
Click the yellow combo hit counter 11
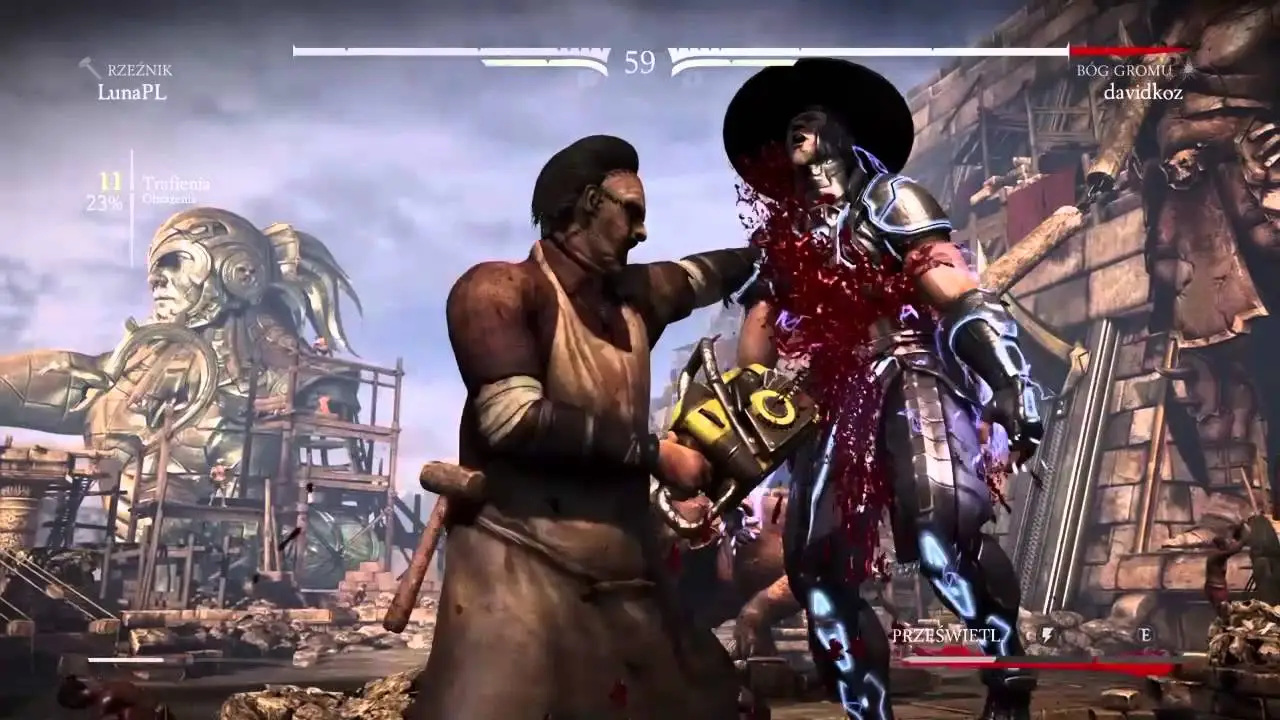111,183
